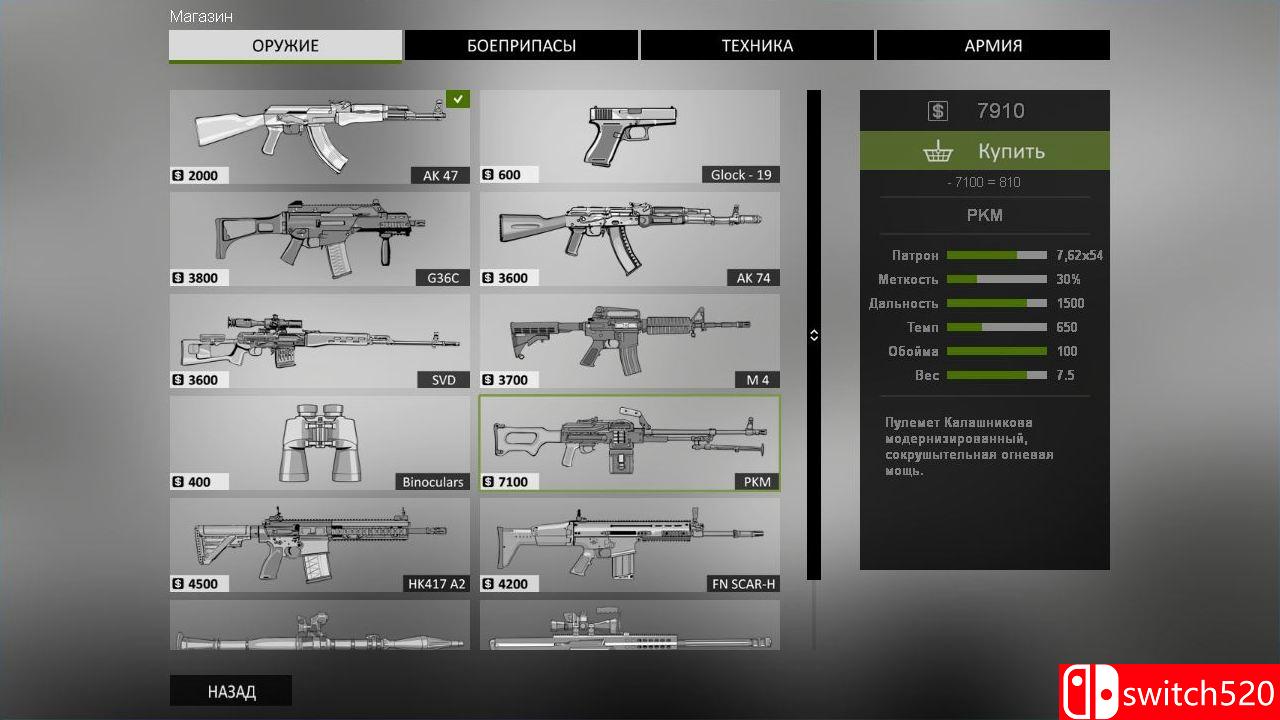Click the weapon list scrollbar handle
1280x720 pixels.
point(814,335)
